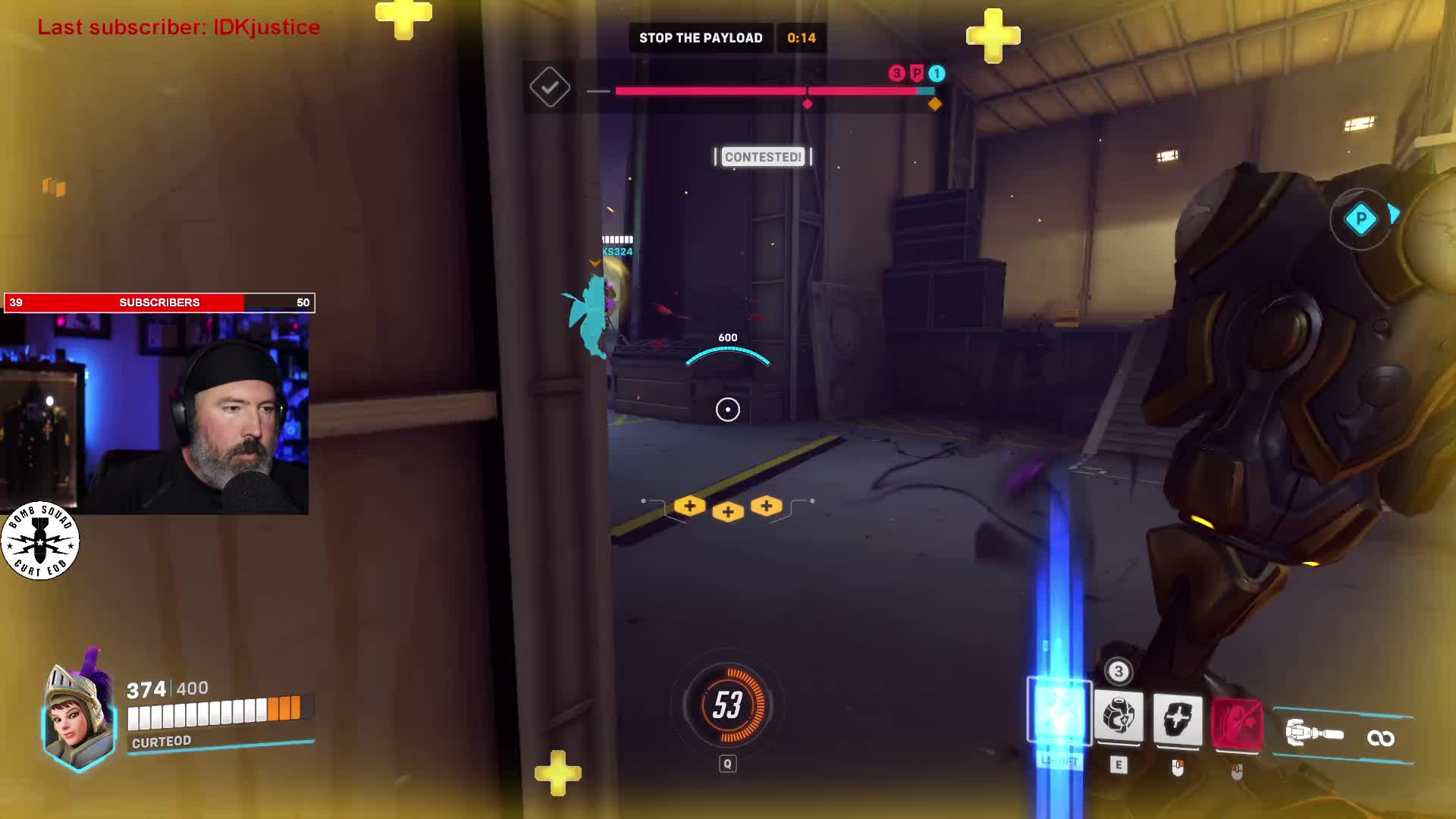
Task: Use the Repair Pack ability icon
Action: click(x=1119, y=717)
